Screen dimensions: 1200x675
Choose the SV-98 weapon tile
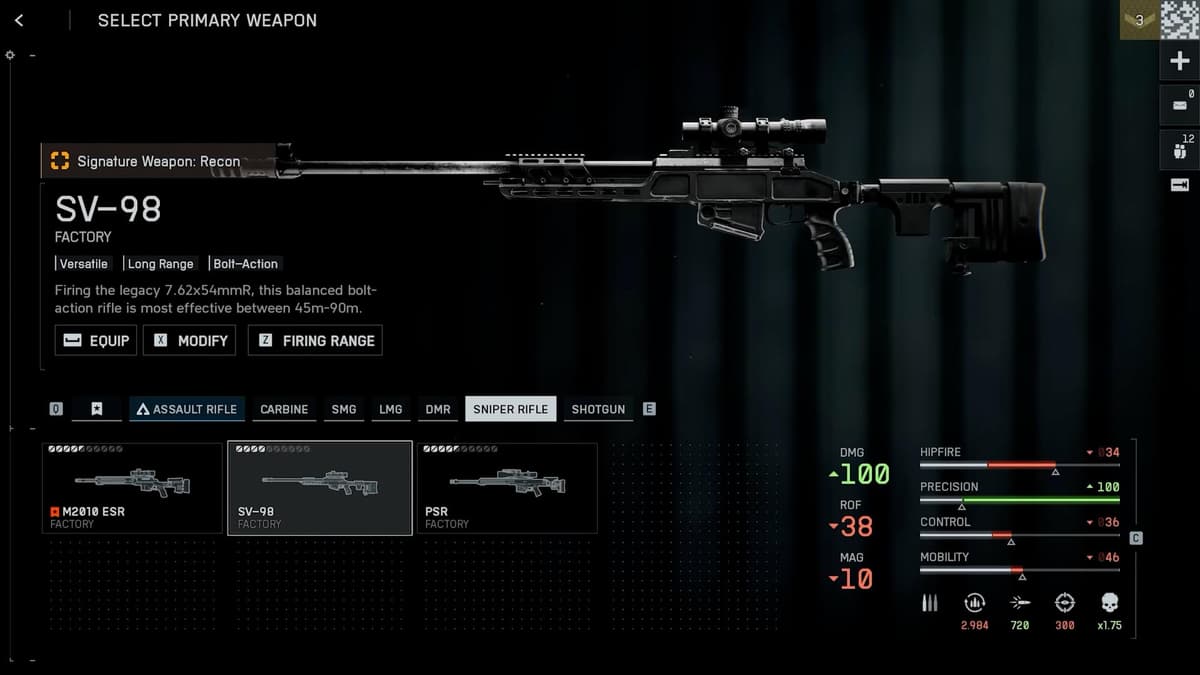coord(320,488)
